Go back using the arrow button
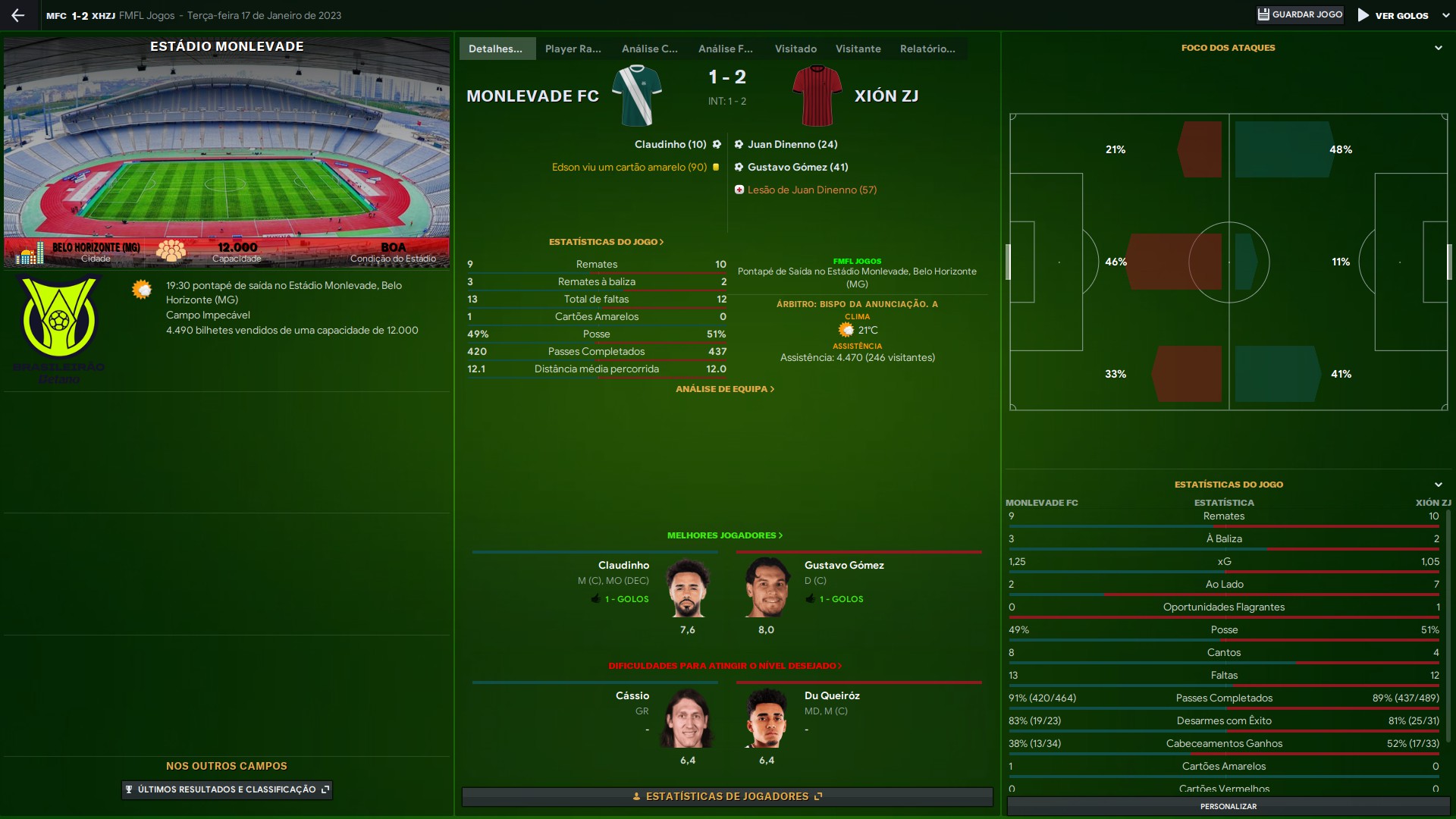 coord(18,15)
